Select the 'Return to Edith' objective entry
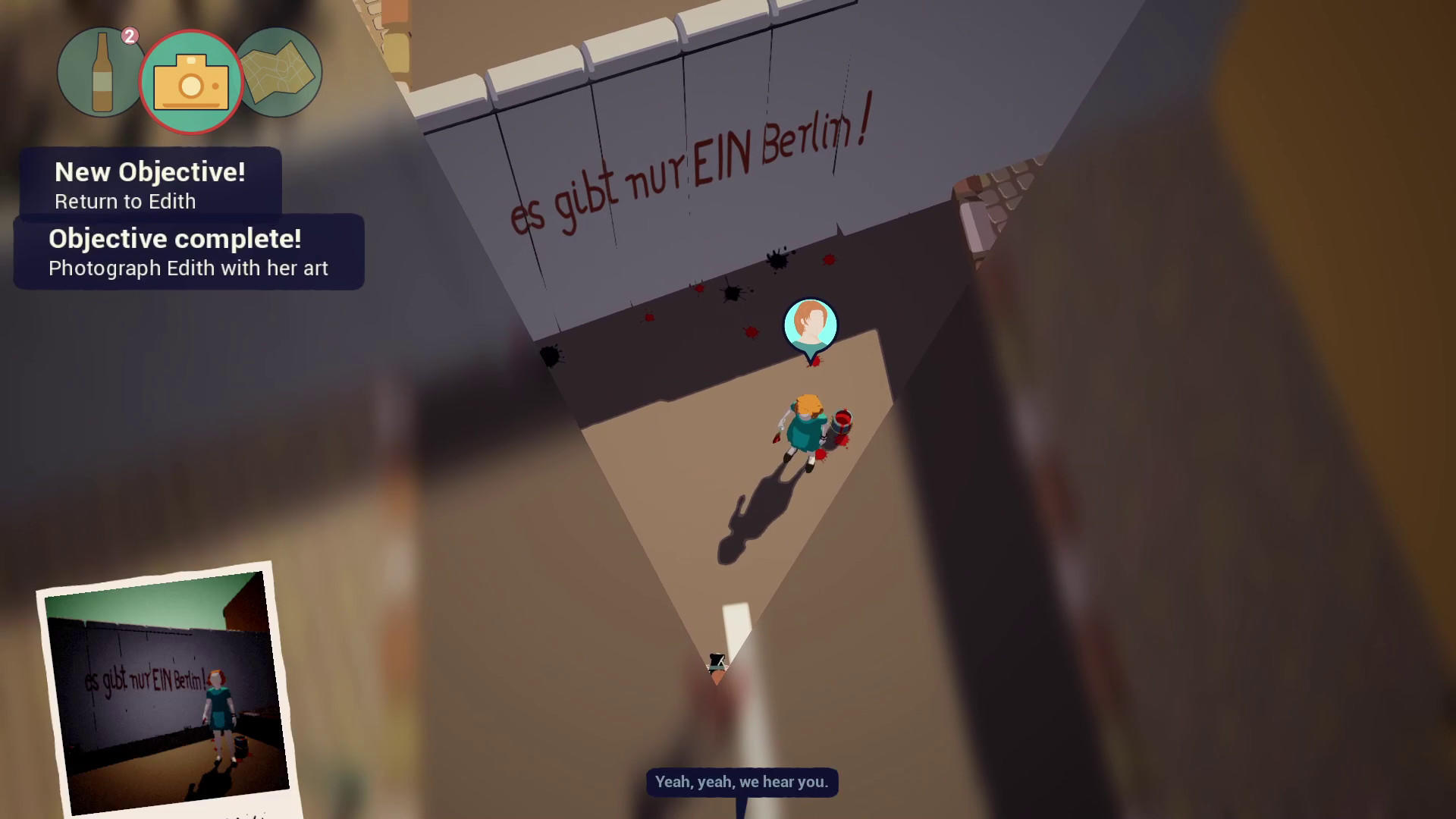Screen dimensions: 1456x819 click(124, 202)
